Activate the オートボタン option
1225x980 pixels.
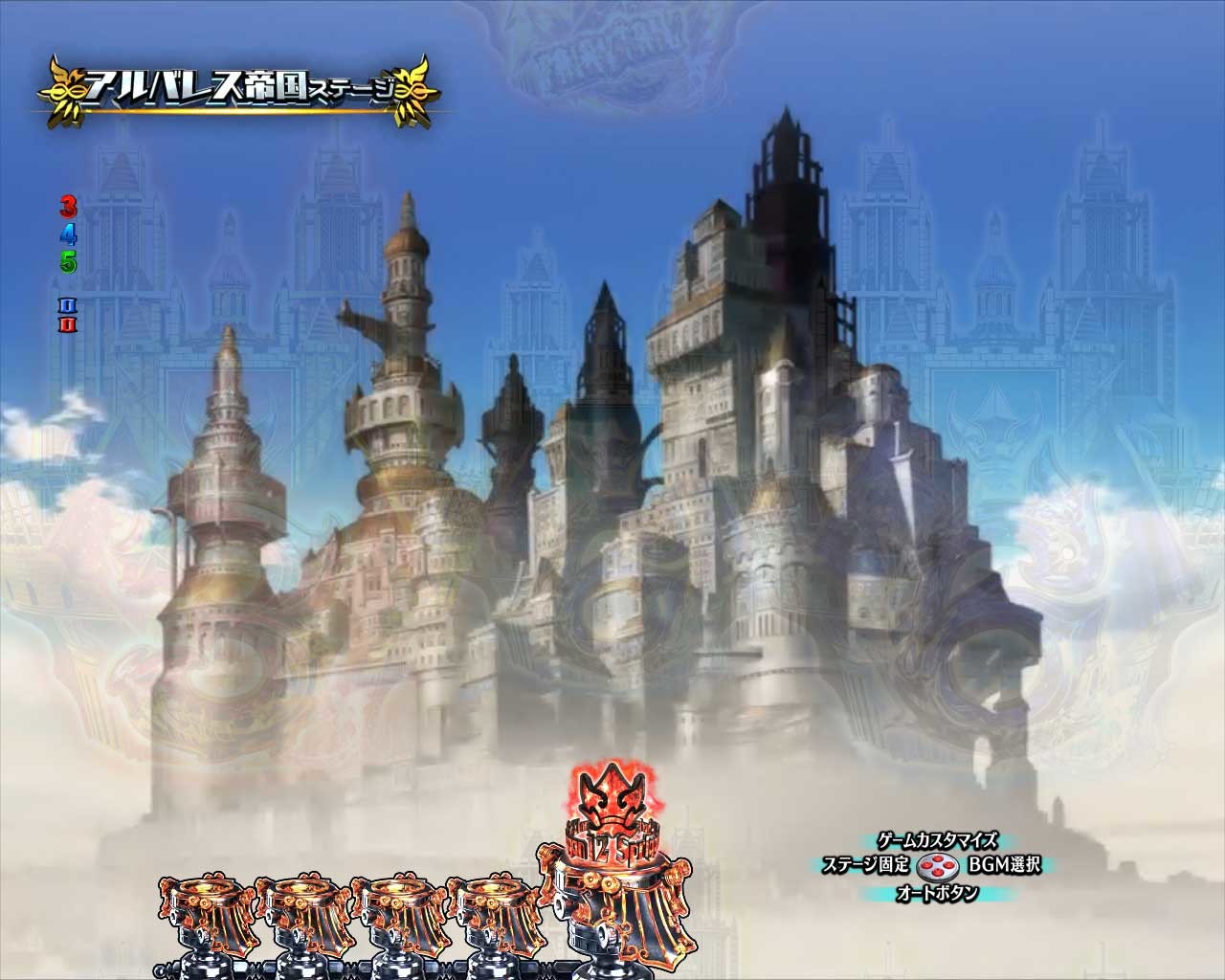point(937,893)
